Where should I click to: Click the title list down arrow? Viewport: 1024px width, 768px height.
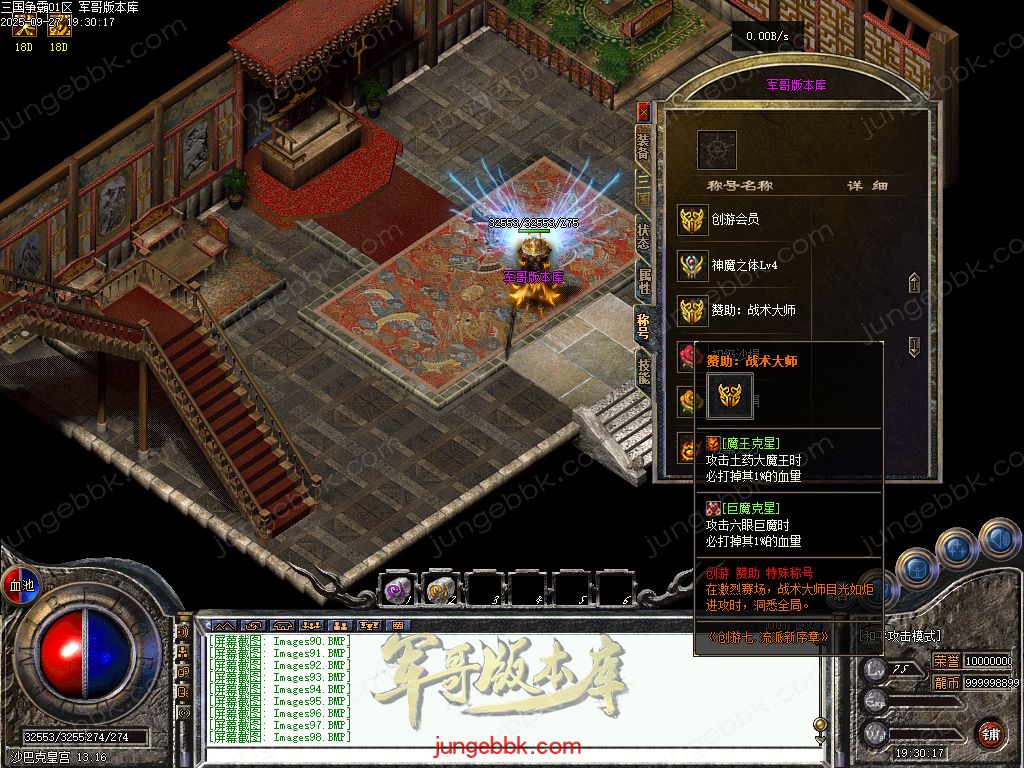913,347
